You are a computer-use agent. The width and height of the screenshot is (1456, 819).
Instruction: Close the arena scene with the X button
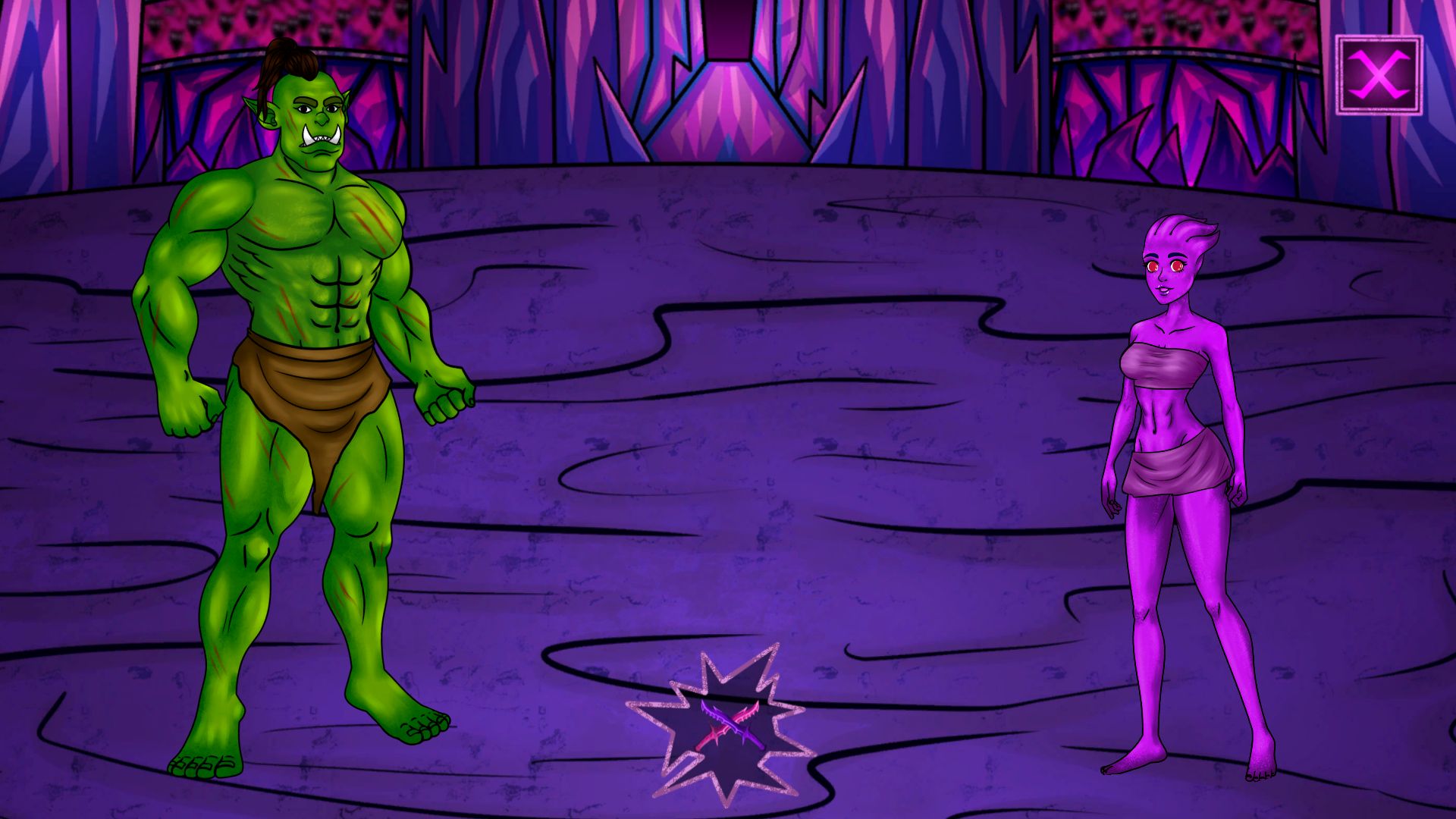coord(1378,75)
